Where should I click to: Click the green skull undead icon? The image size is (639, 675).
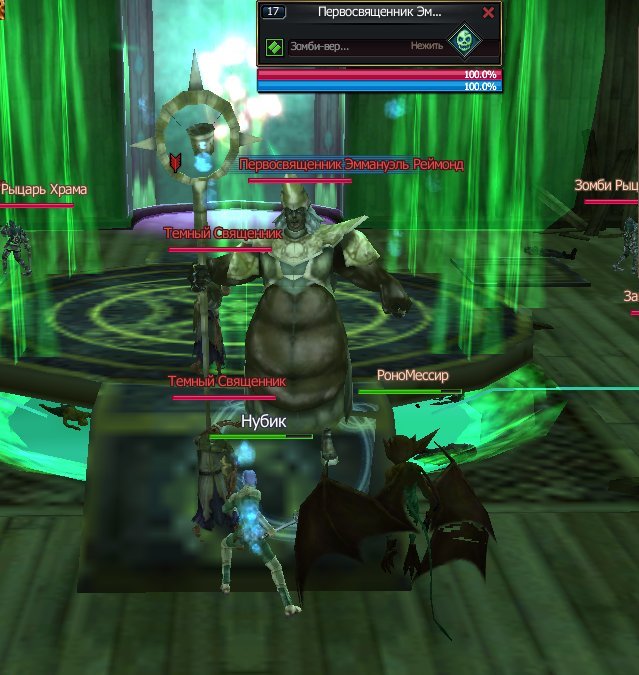(463, 42)
